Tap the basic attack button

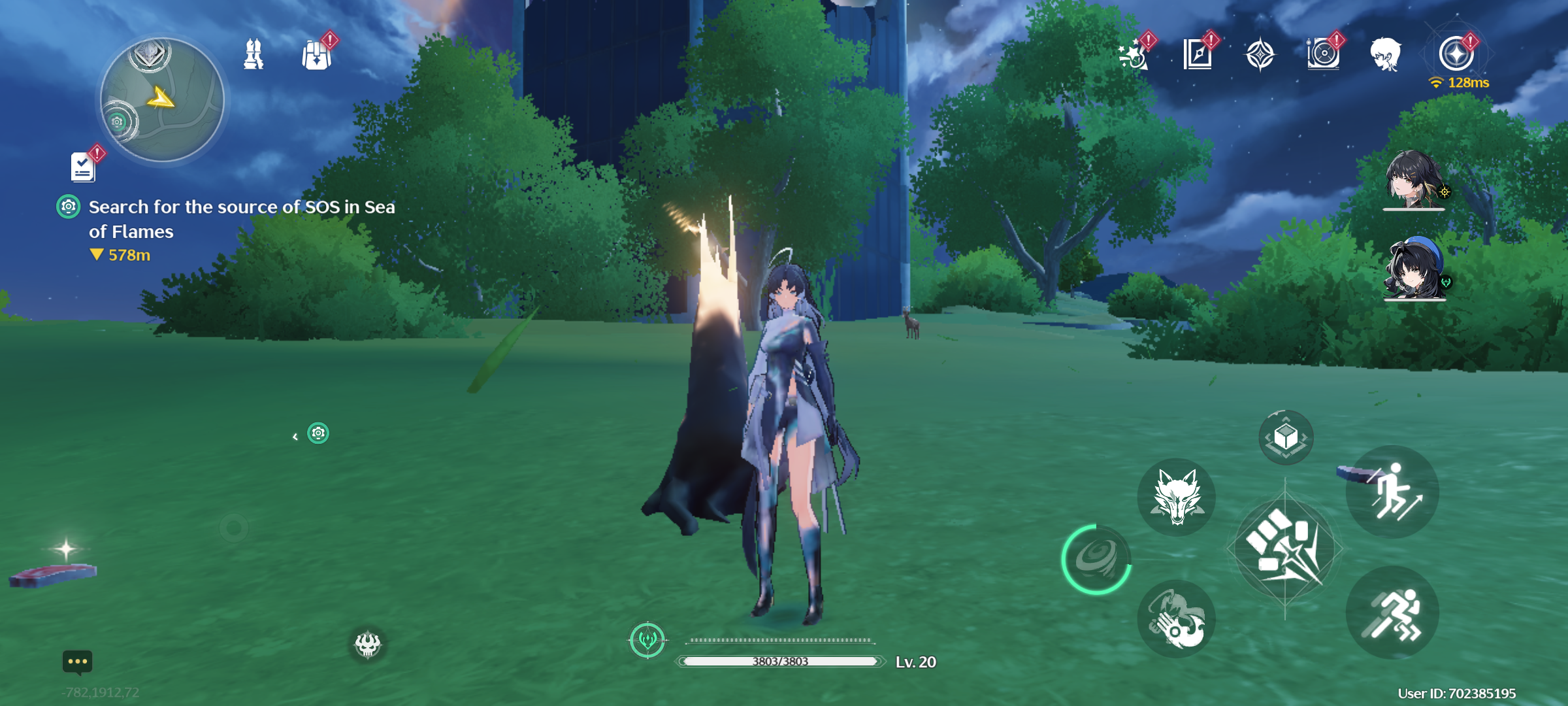pos(1284,549)
